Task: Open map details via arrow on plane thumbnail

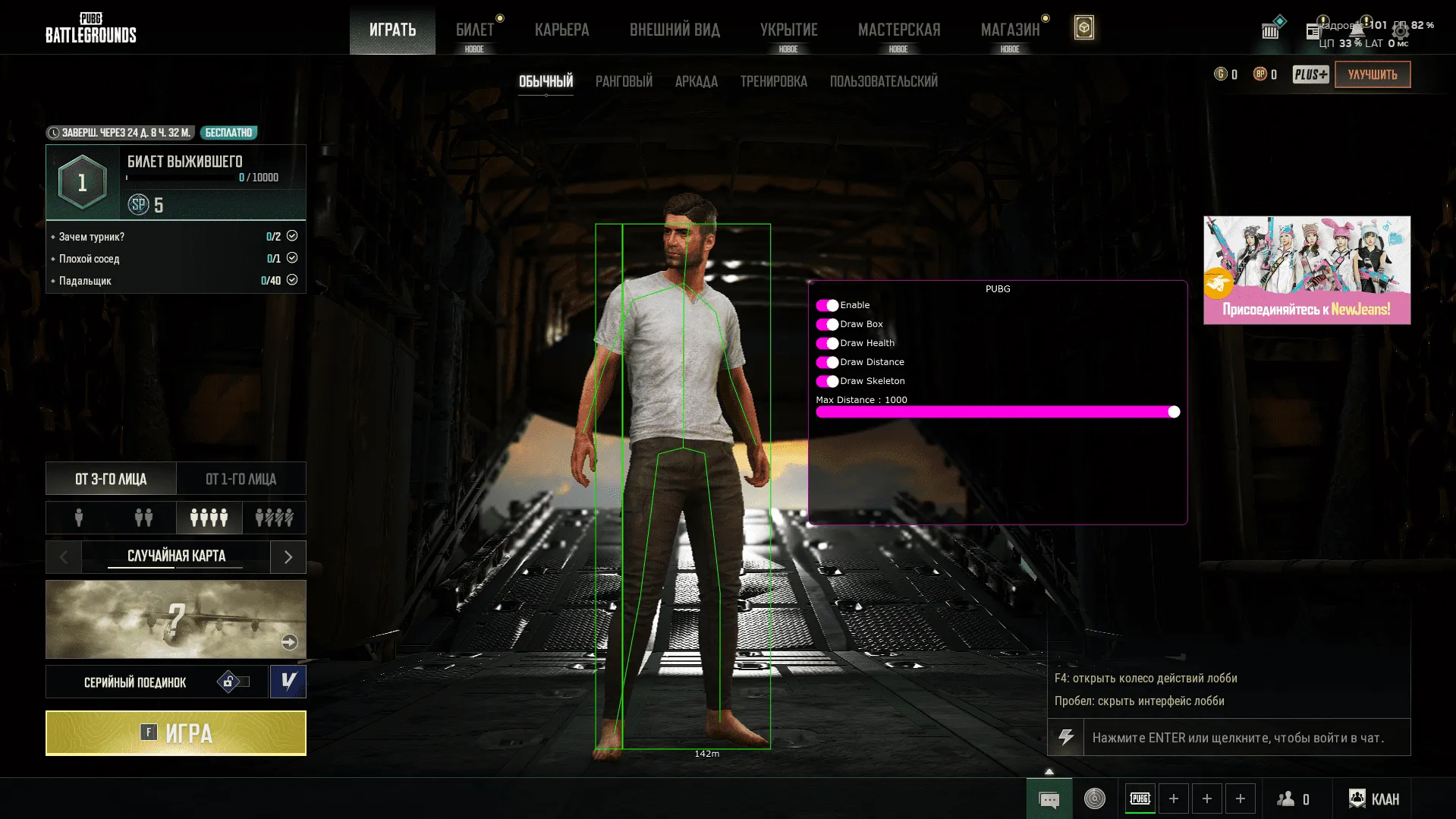Action: click(290, 641)
